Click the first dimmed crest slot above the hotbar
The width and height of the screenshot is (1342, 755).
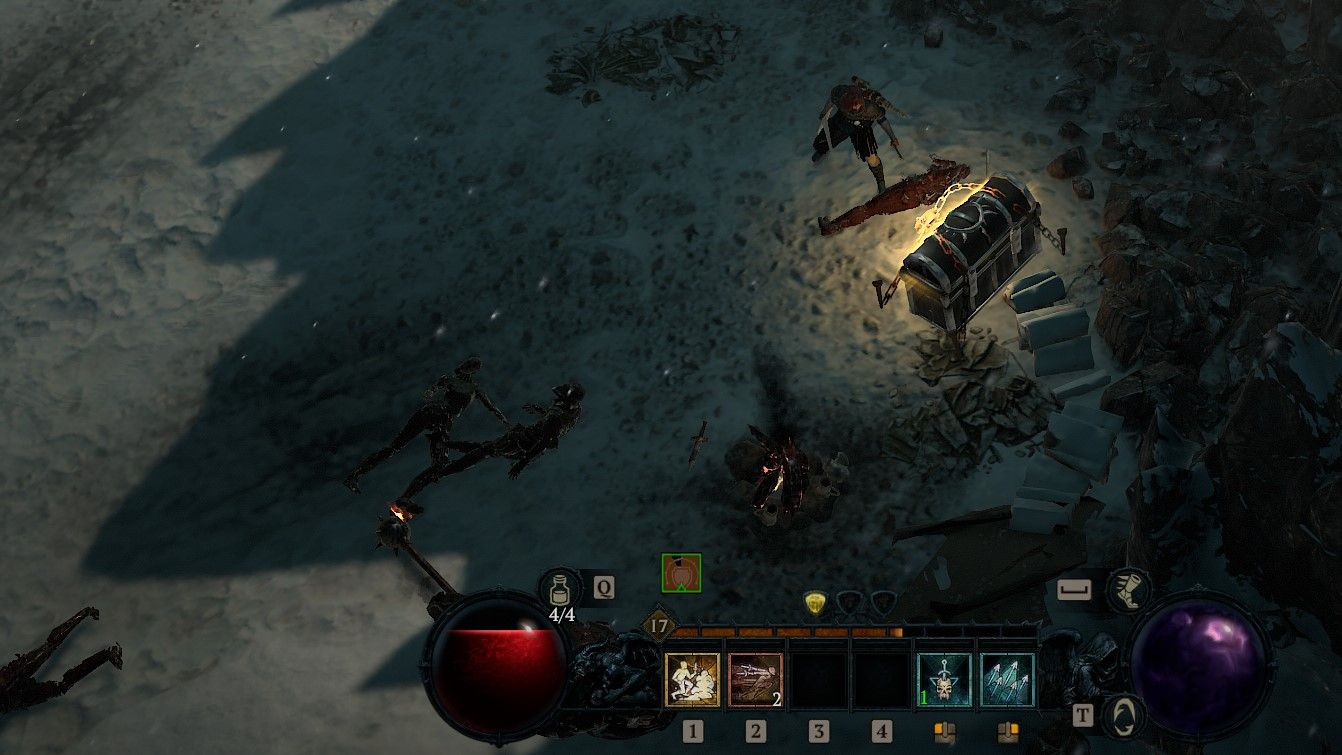pyautogui.click(x=850, y=602)
